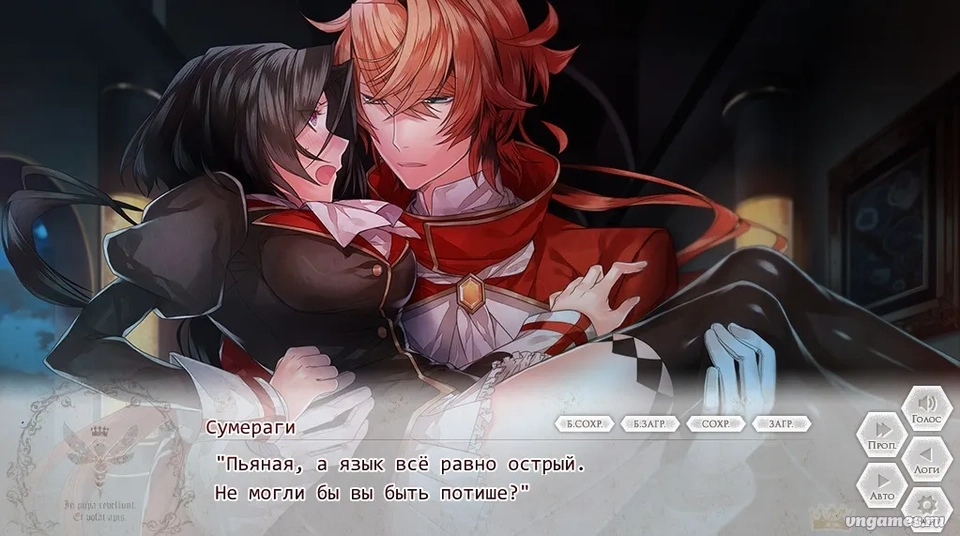
Task: Open the СОХР. save menu
Action: pos(715,424)
